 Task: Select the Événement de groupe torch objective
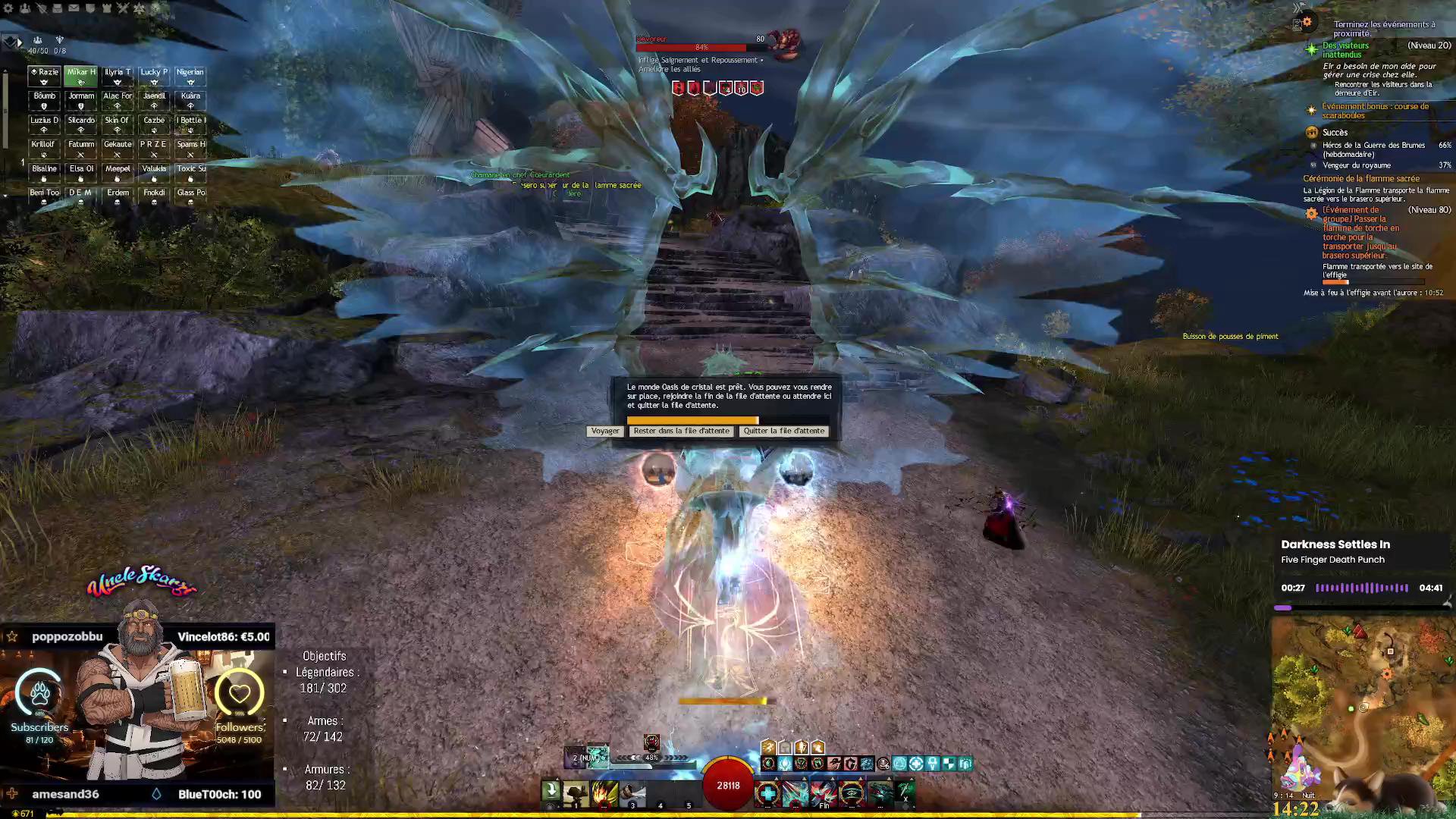1360,232
